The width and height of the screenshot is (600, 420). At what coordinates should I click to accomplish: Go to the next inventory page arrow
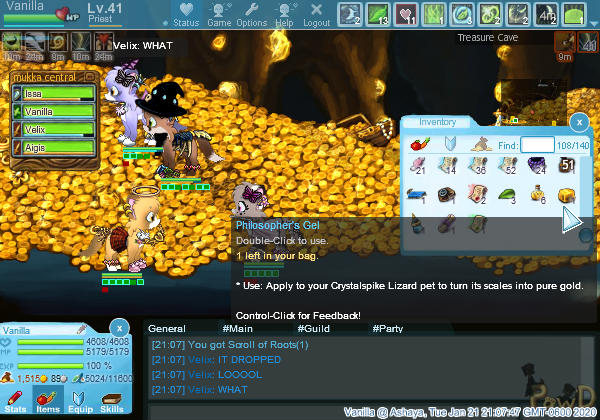pyautogui.click(x=570, y=220)
